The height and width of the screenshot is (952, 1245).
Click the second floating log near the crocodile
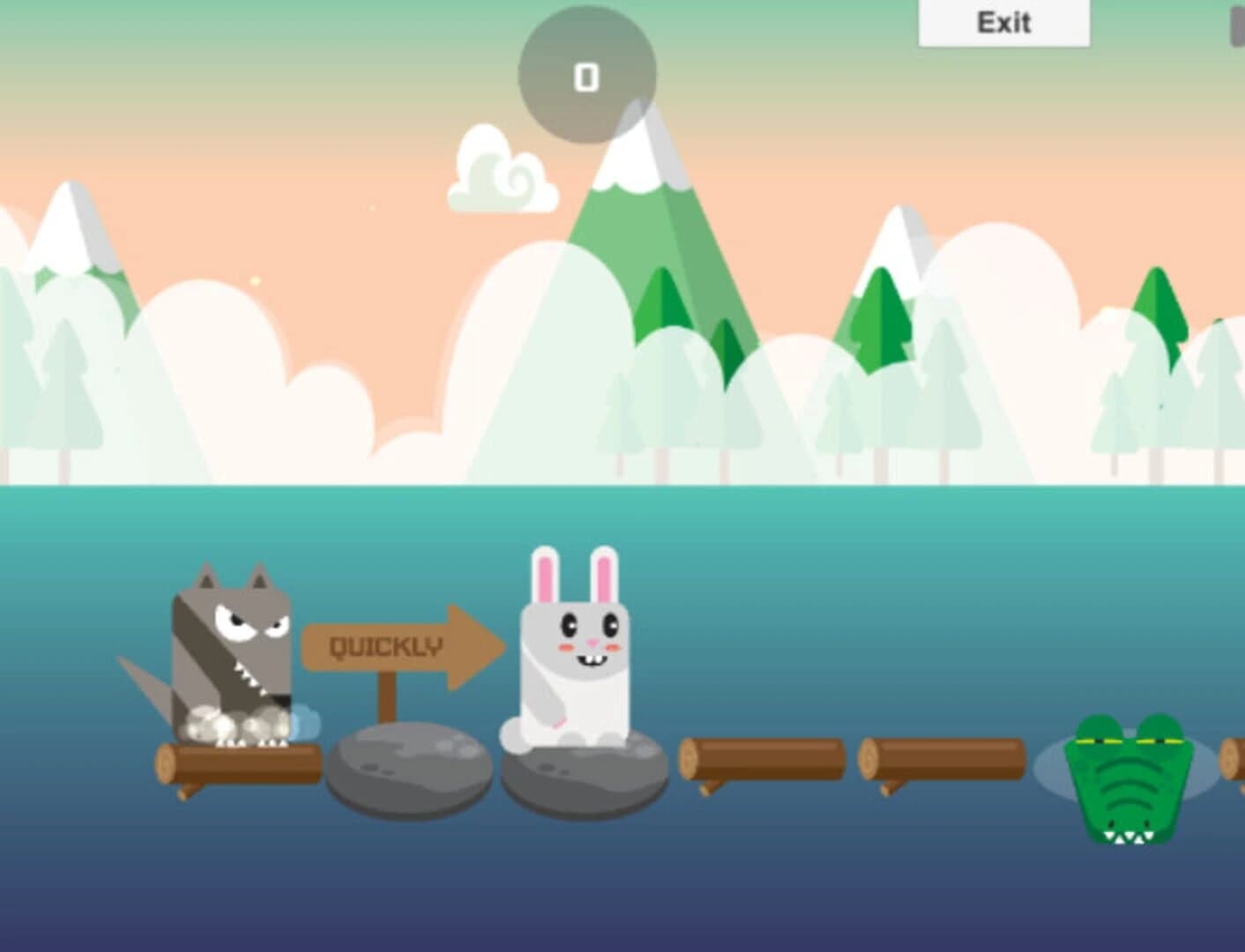(x=939, y=758)
